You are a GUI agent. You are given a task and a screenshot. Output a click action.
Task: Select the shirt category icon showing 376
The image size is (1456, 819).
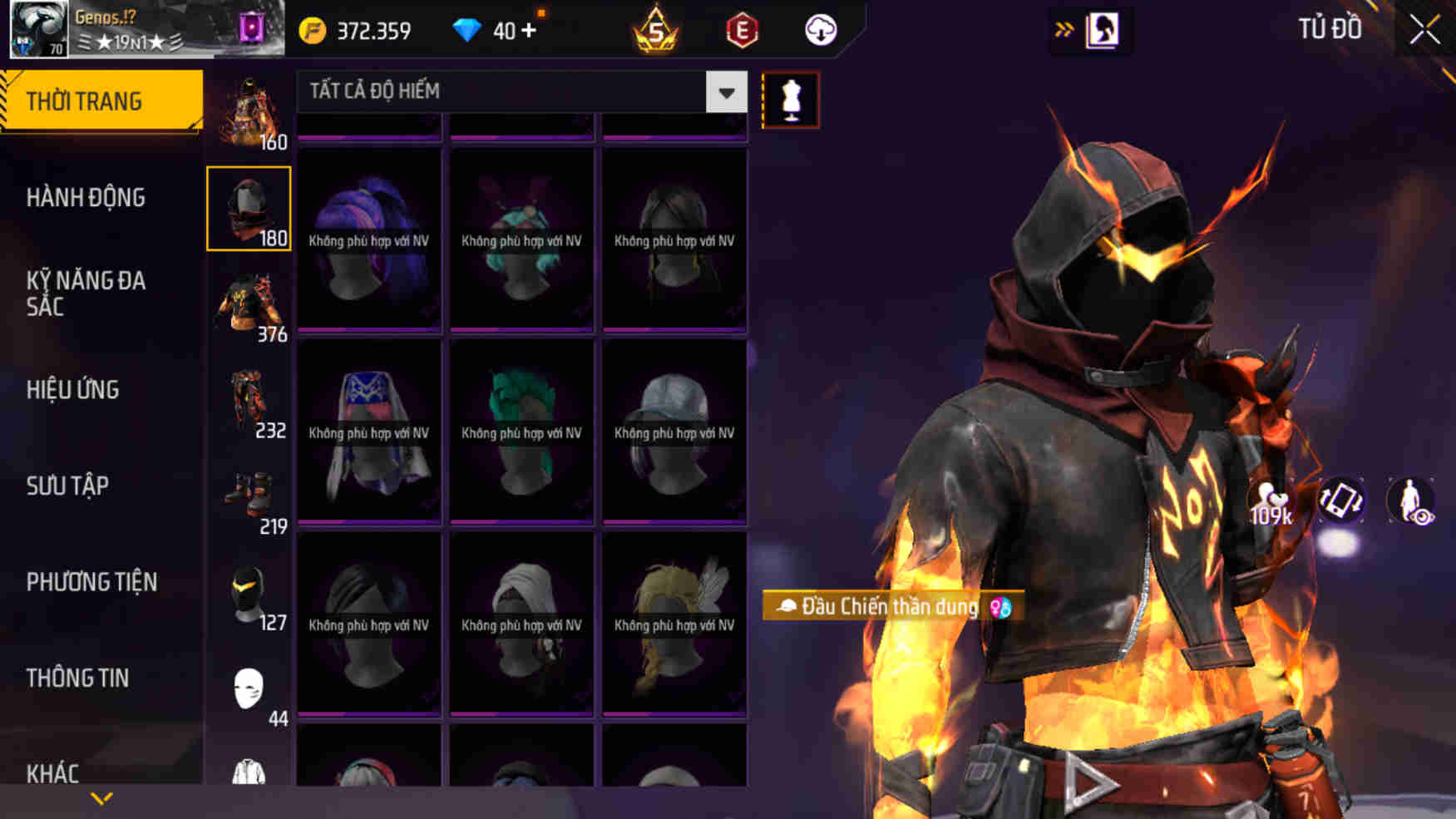pyautogui.click(x=249, y=303)
